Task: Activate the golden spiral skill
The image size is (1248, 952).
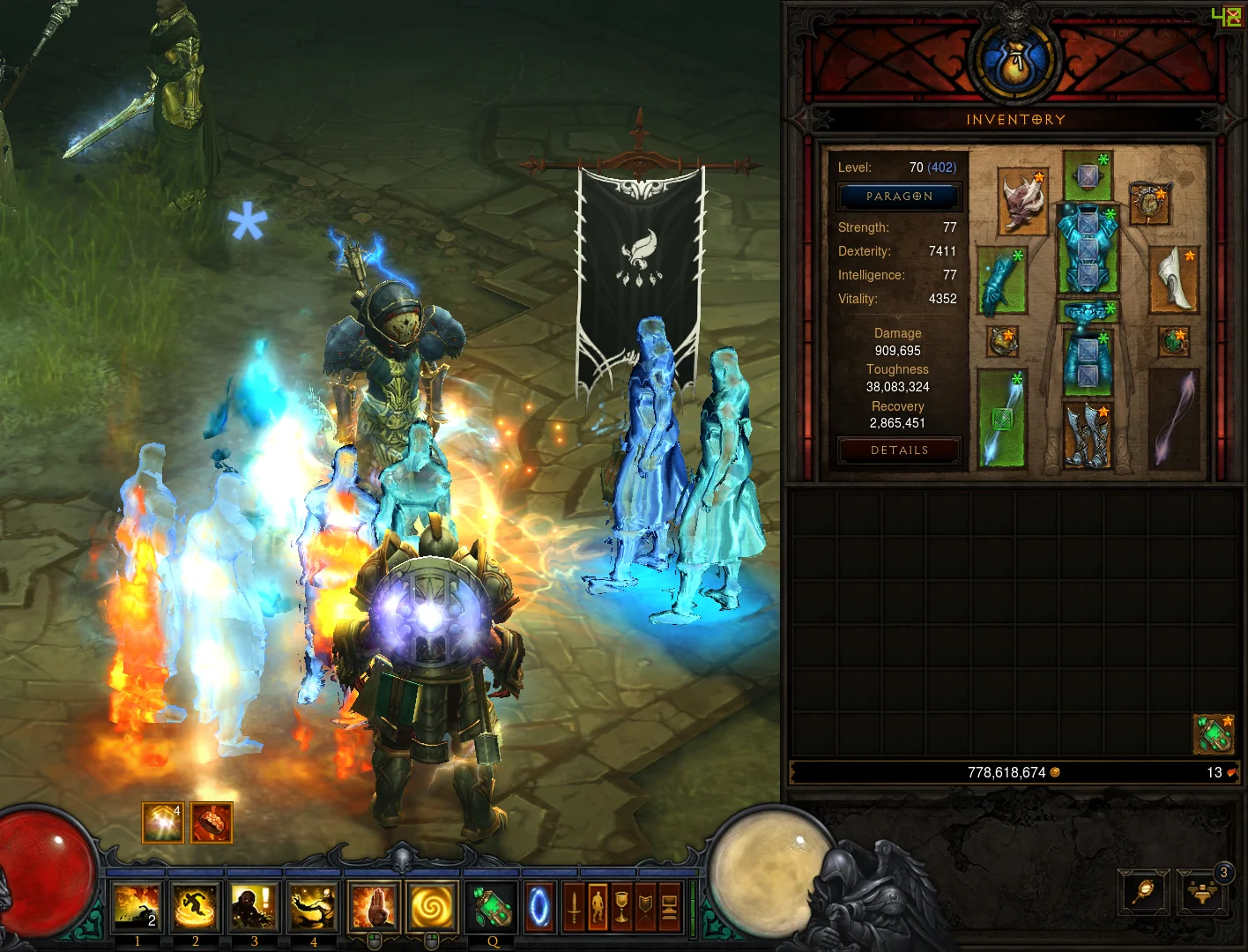Action: (x=432, y=907)
